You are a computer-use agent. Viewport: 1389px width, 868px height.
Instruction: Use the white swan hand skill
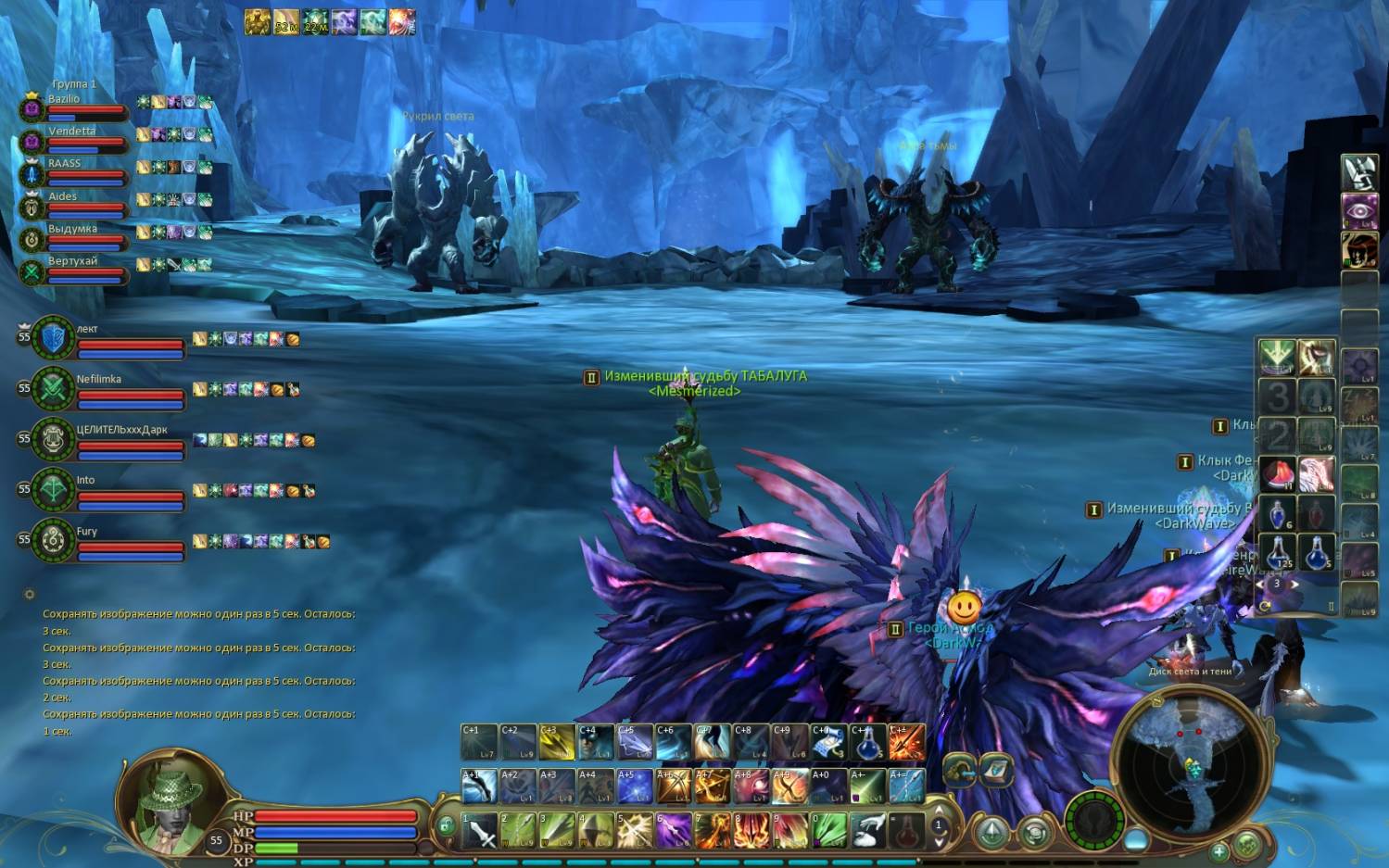click(x=868, y=831)
